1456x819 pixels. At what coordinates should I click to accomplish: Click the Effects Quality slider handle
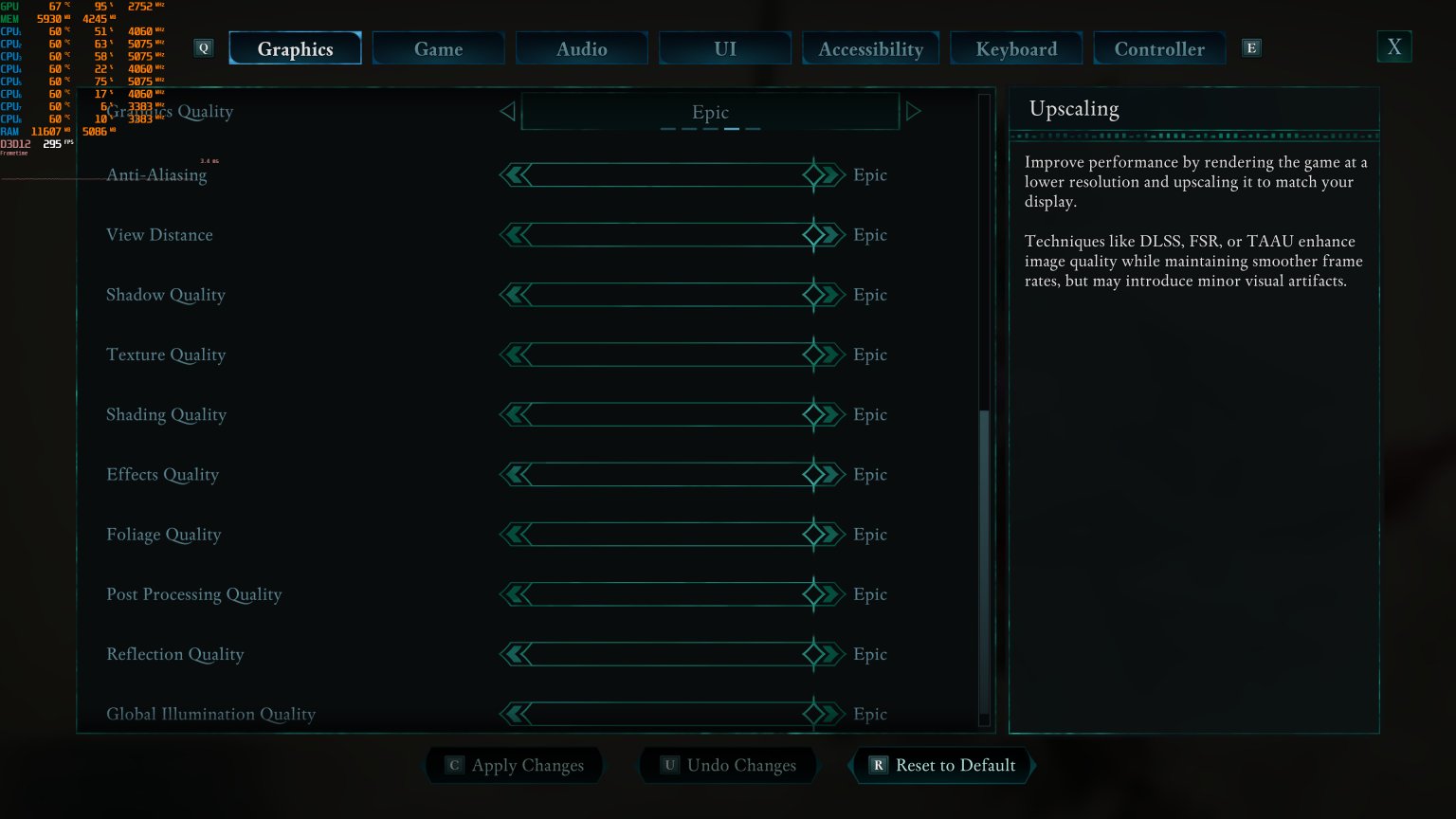coord(813,474)
